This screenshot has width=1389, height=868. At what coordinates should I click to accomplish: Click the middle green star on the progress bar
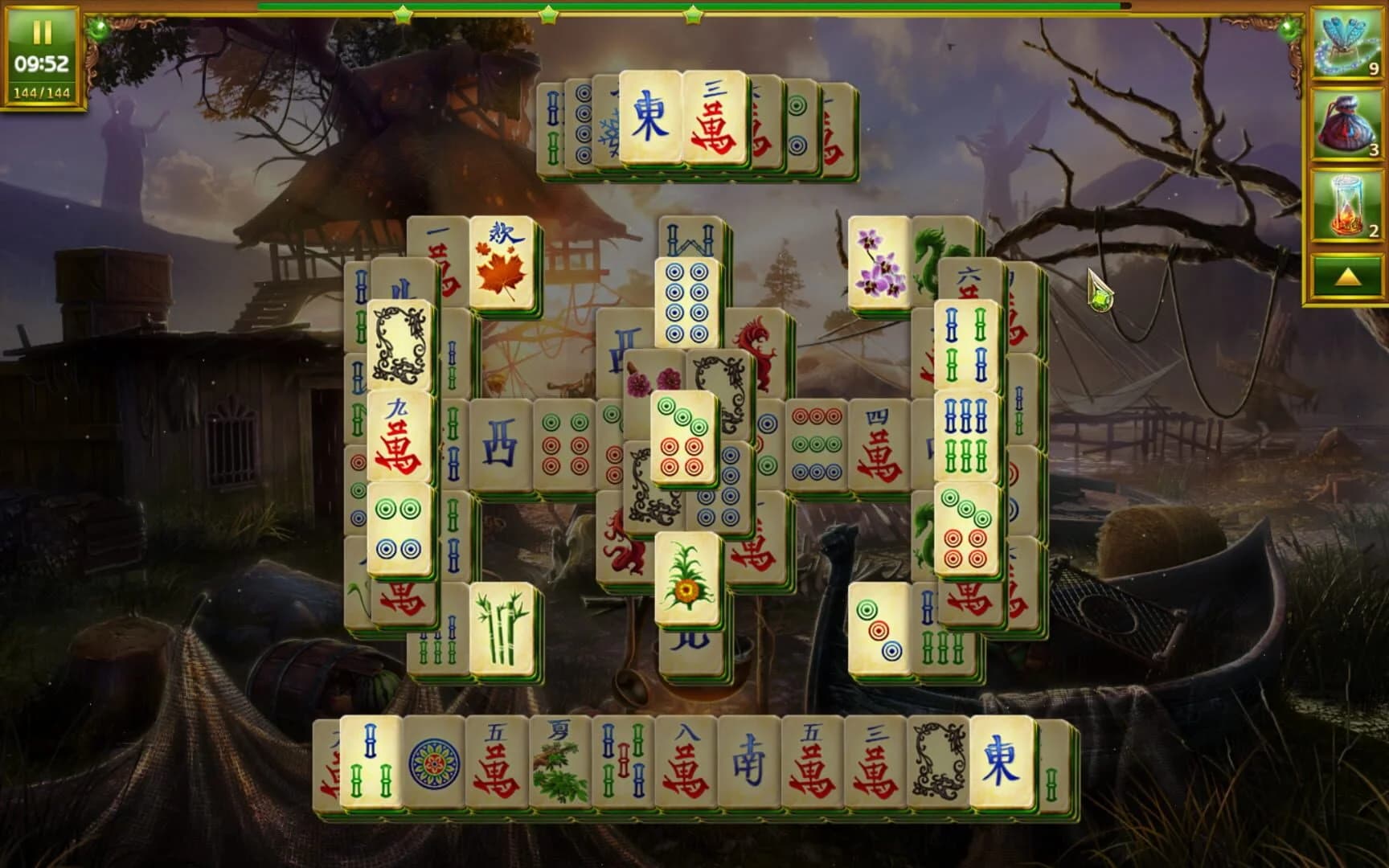547,14
